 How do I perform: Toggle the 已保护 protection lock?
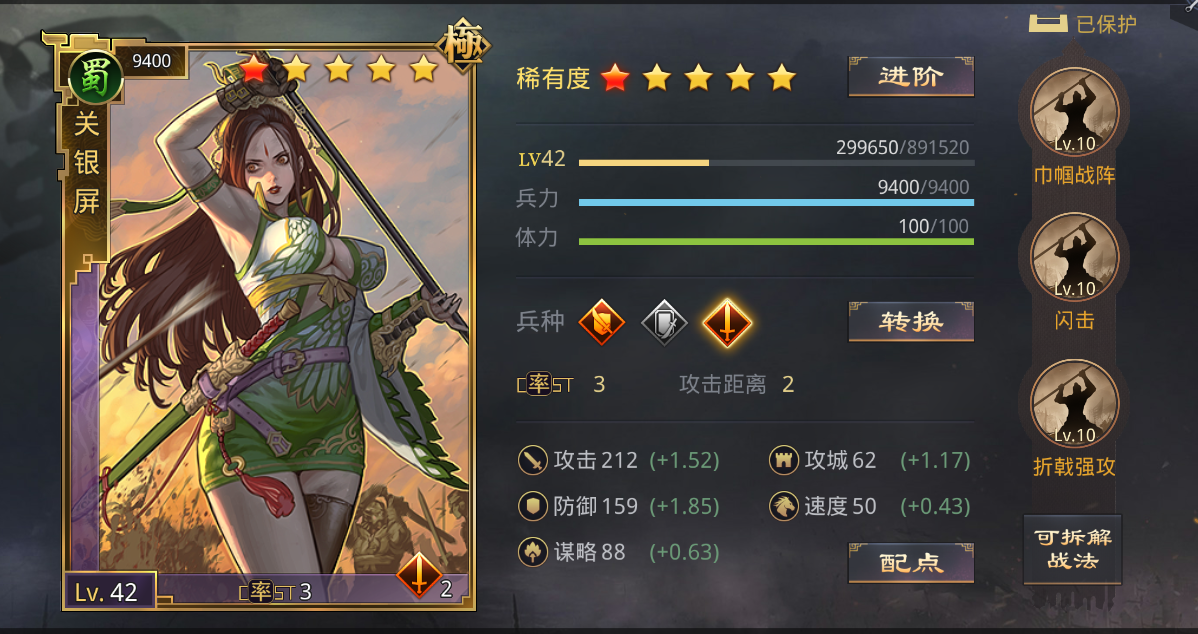coord(1048,24)
